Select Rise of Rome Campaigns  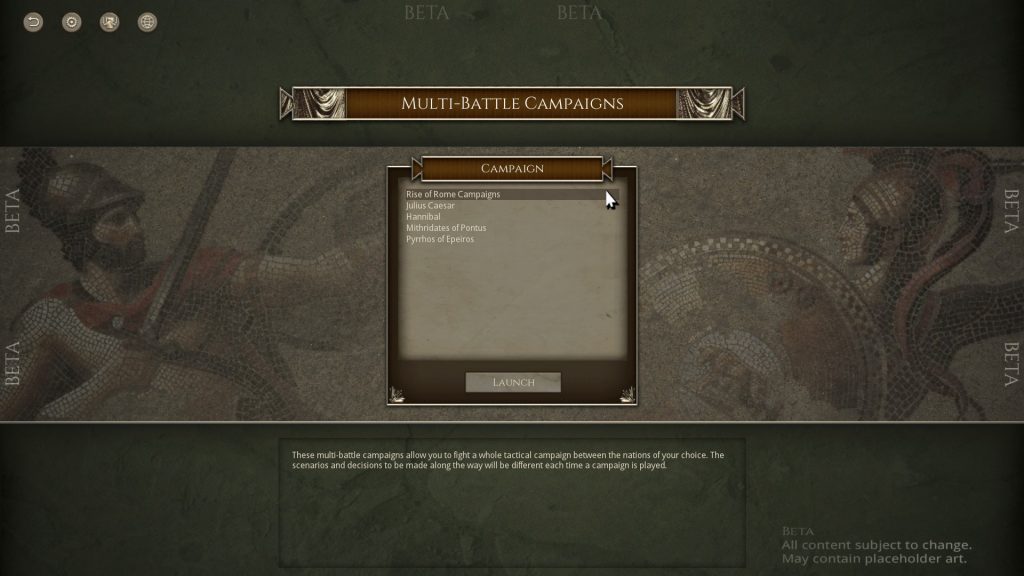453,194
